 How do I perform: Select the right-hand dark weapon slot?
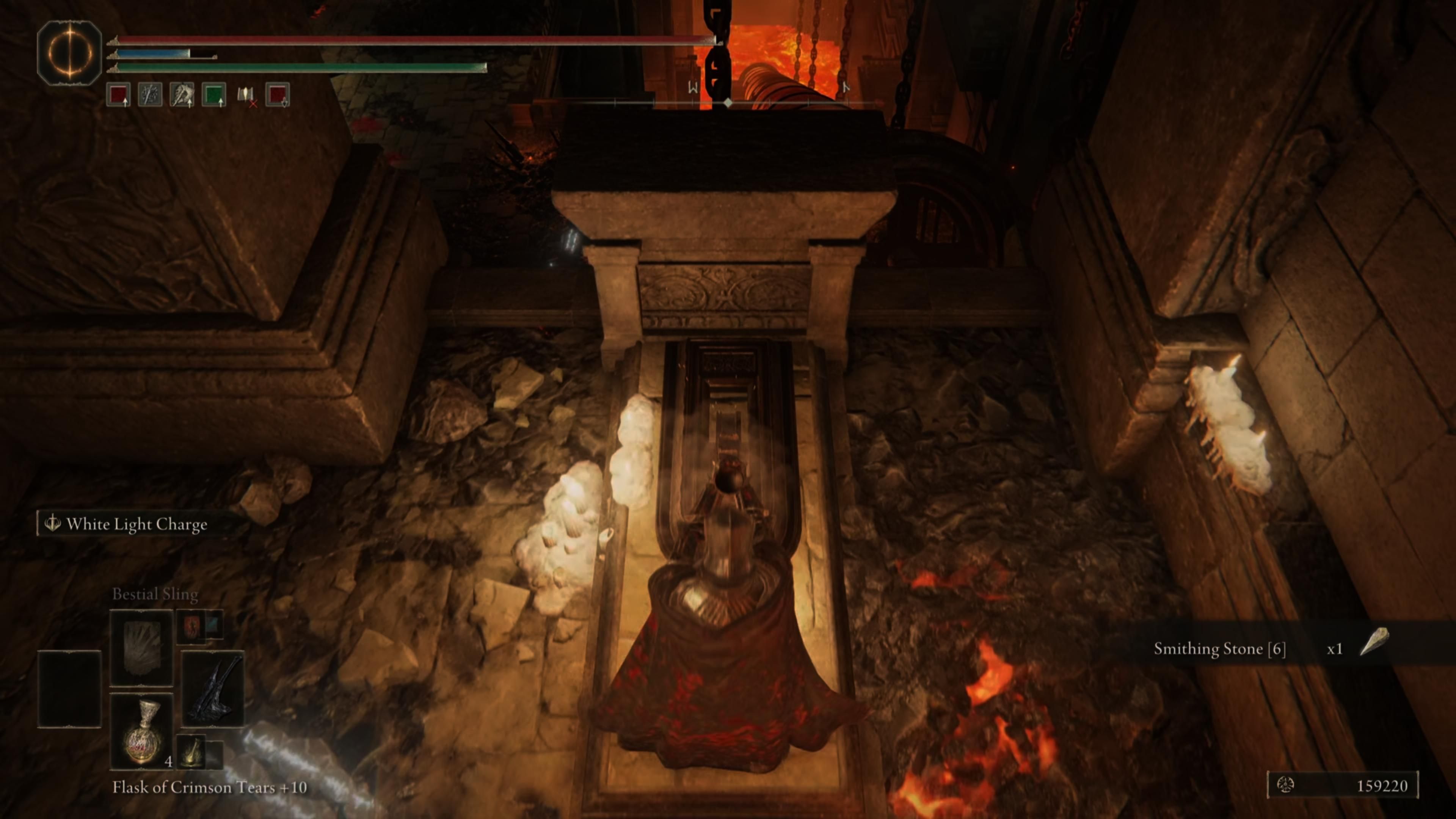[213, 689]
